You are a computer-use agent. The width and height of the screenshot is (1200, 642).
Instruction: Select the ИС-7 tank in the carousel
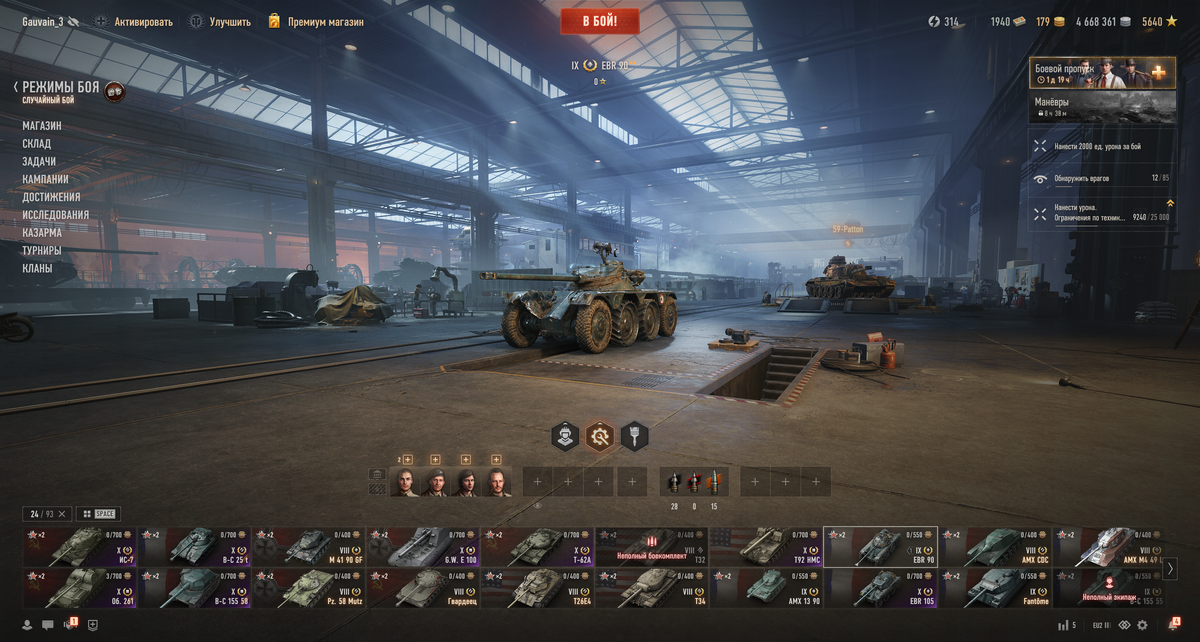[79, 547]
